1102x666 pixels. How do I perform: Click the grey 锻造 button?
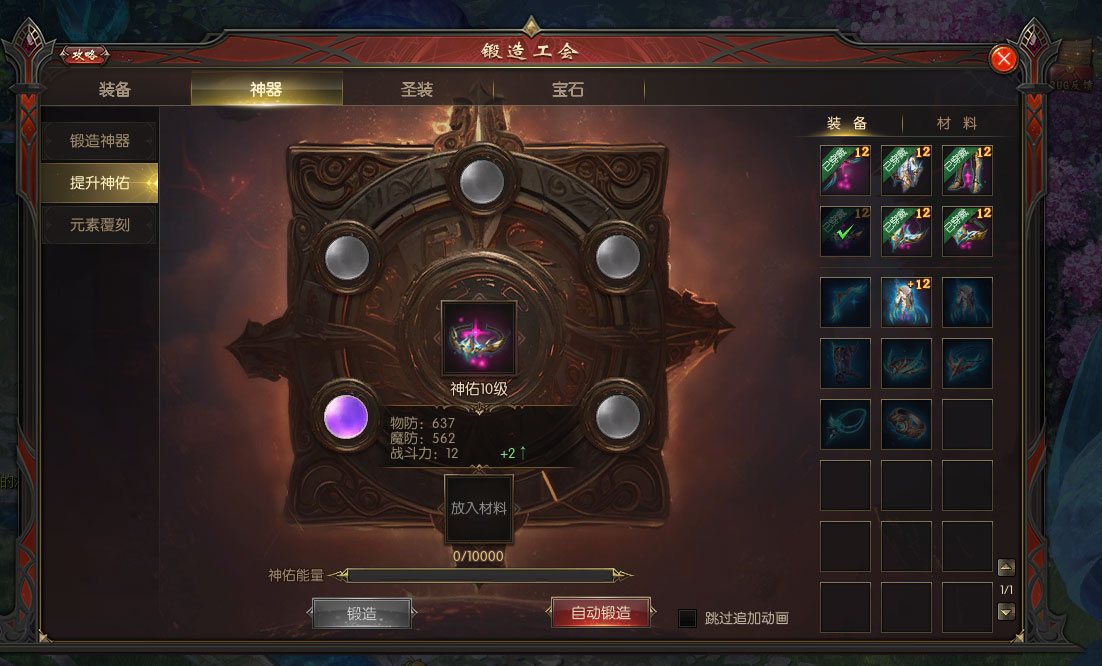click(362, 614)
